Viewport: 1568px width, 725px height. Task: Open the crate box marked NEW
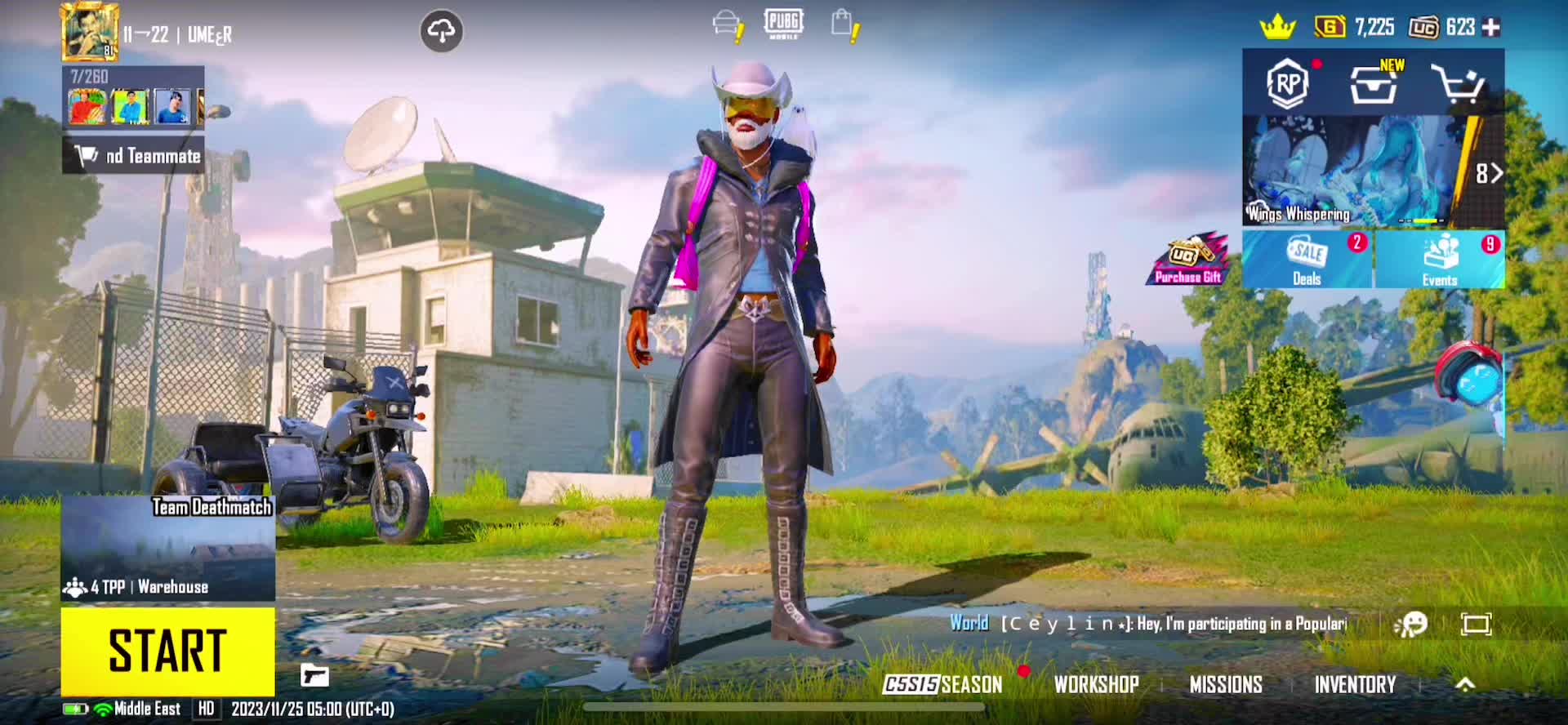click(1374, 83)
